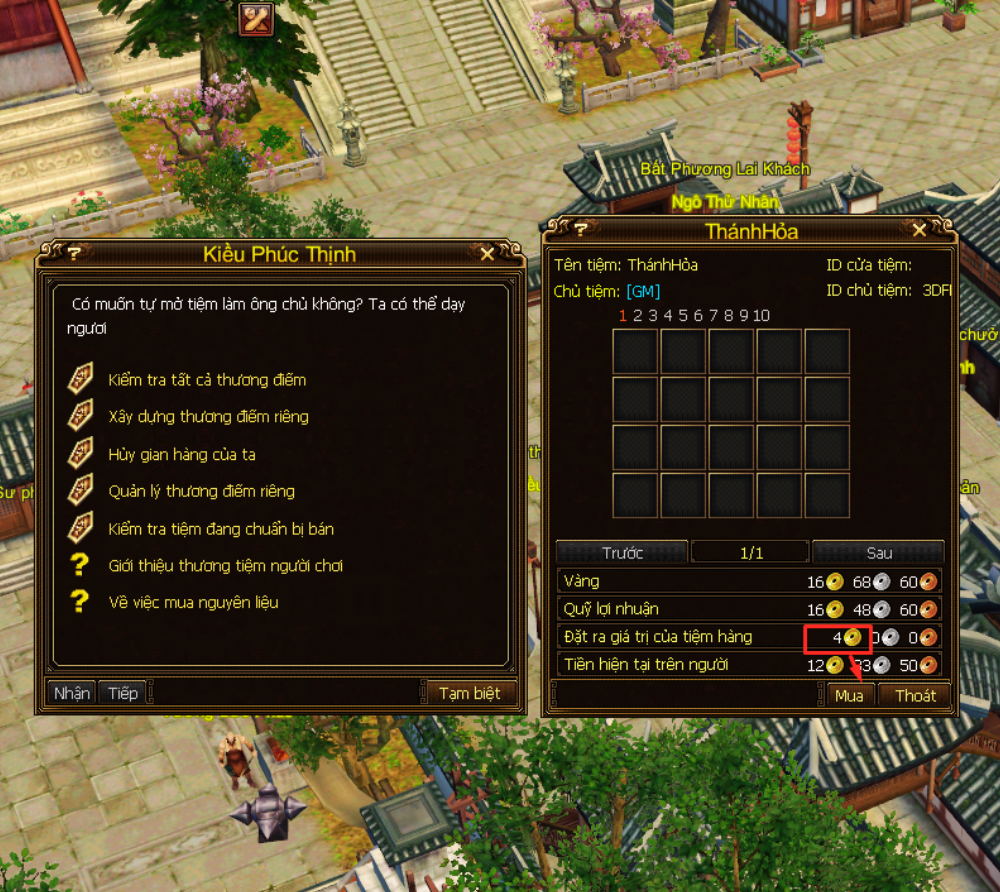Open help on Kiều Phúc Thịnh dialog

(74, 254)
